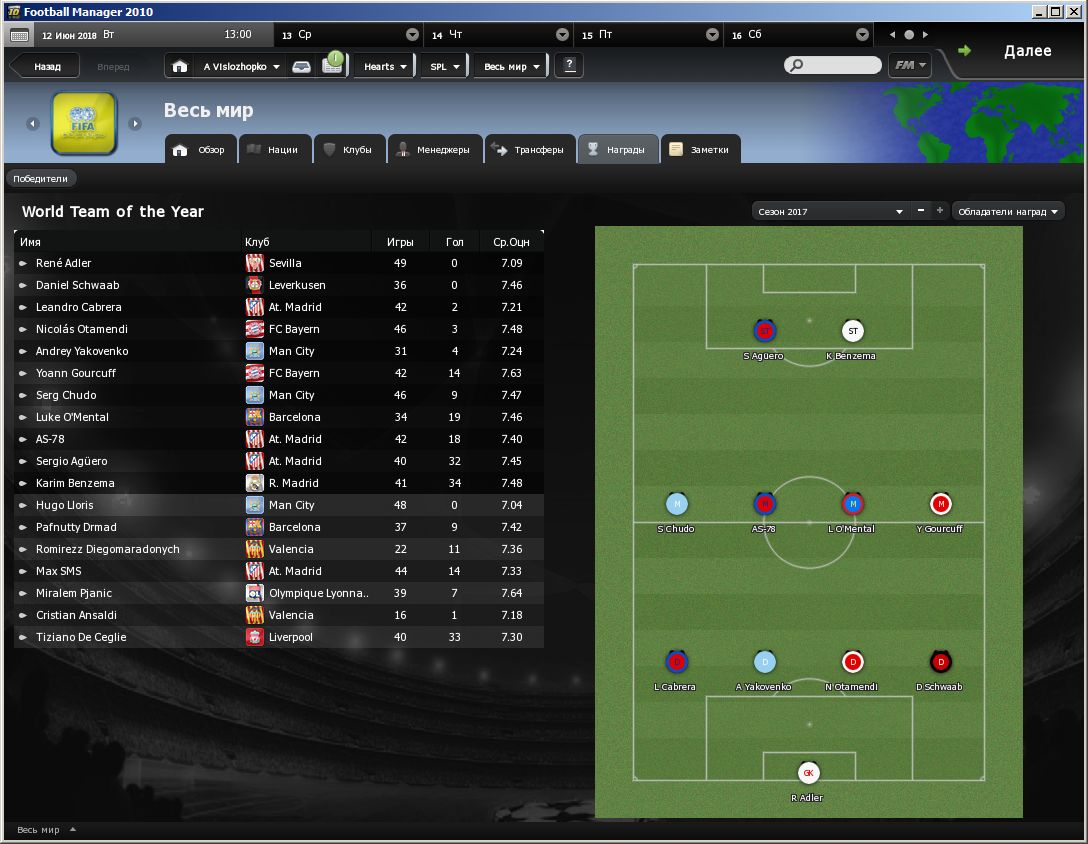This screenshot has width=1088, height=844.
Task: Switch to the Обзор tab
Action: click(x=201, y=150)
